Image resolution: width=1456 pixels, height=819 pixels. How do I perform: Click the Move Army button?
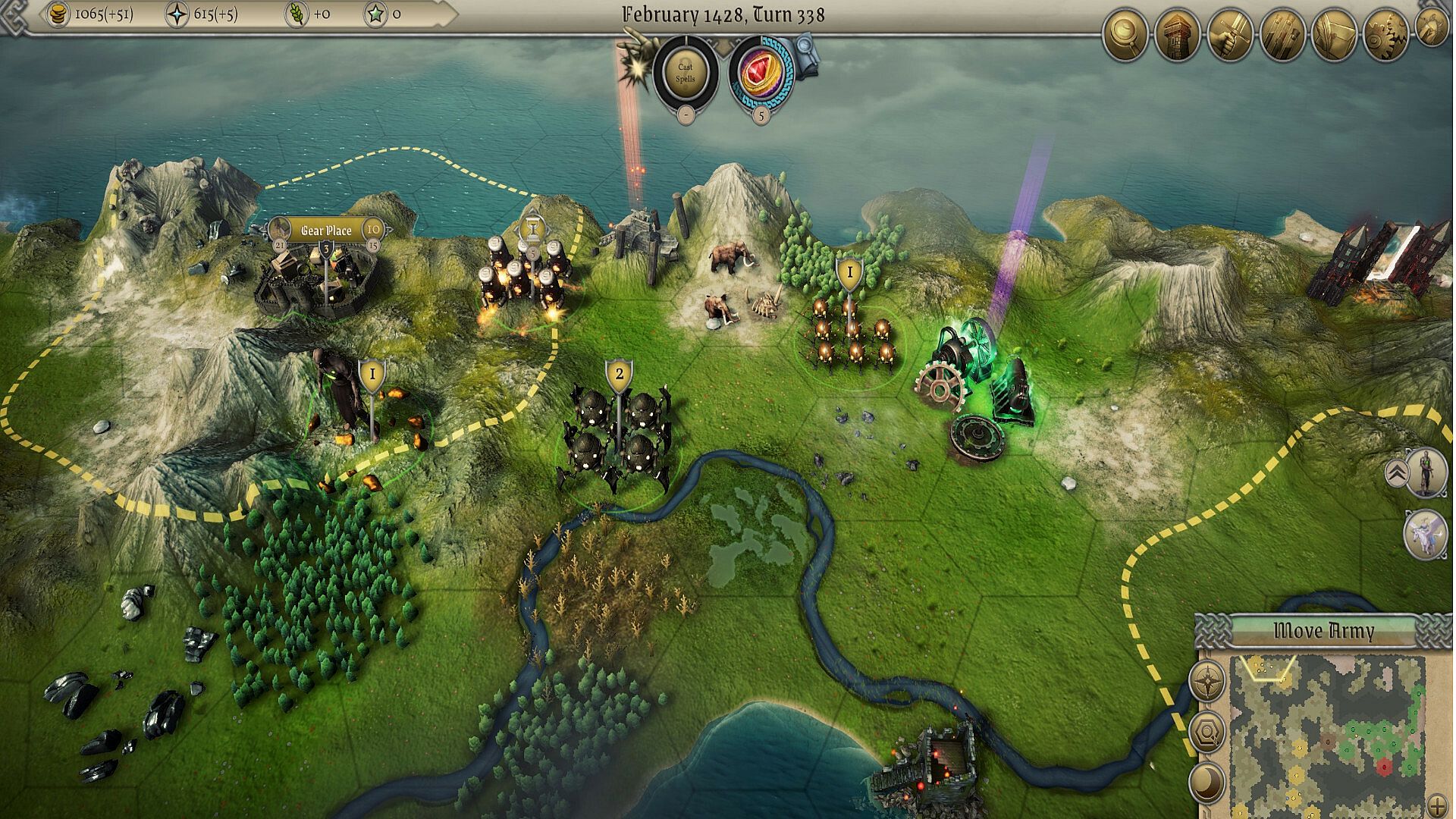pyautogui.click(x=1323, y=631)
